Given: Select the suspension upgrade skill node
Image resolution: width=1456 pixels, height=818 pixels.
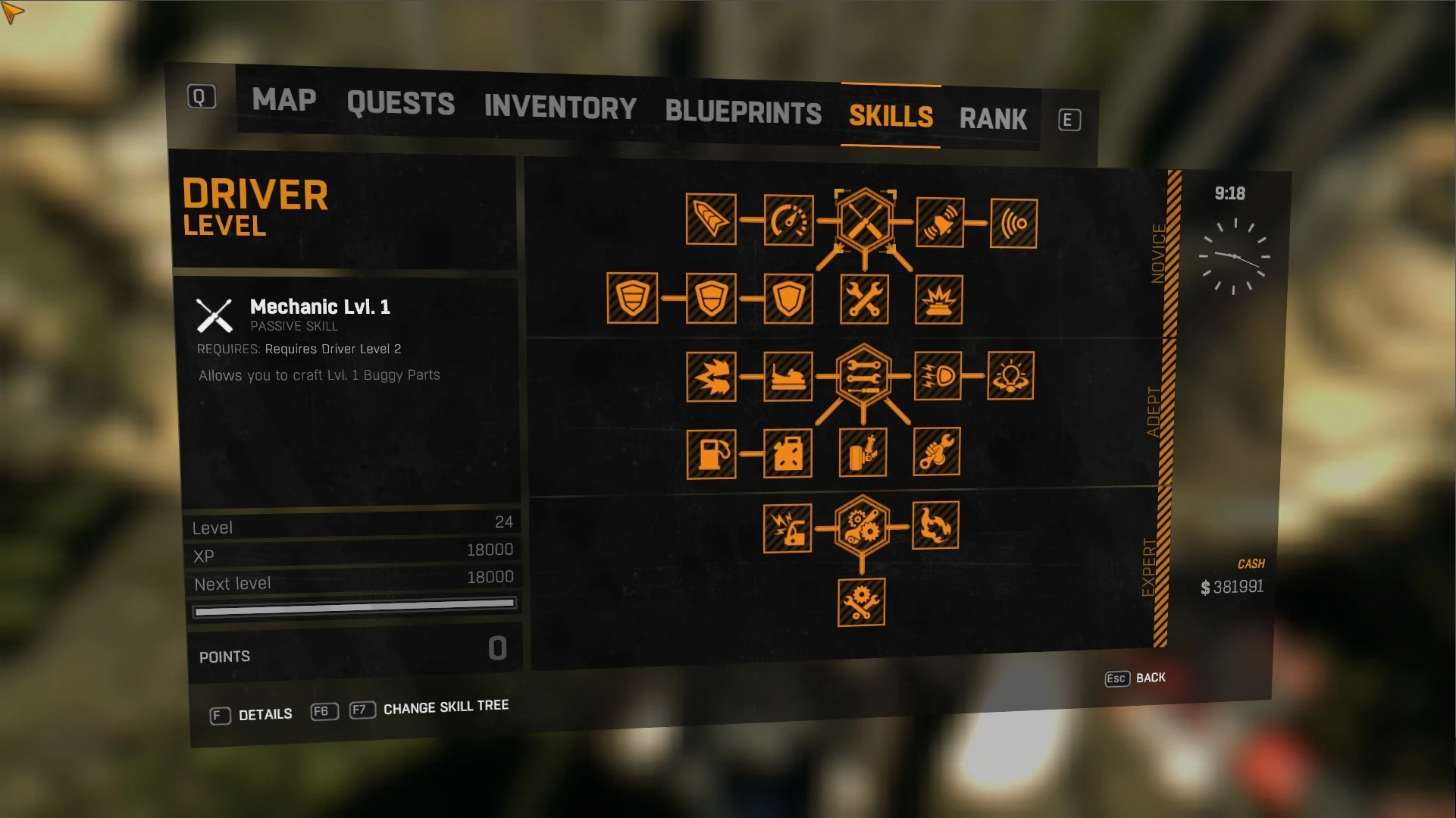Looking at the screenshot, I should (863, 453).
